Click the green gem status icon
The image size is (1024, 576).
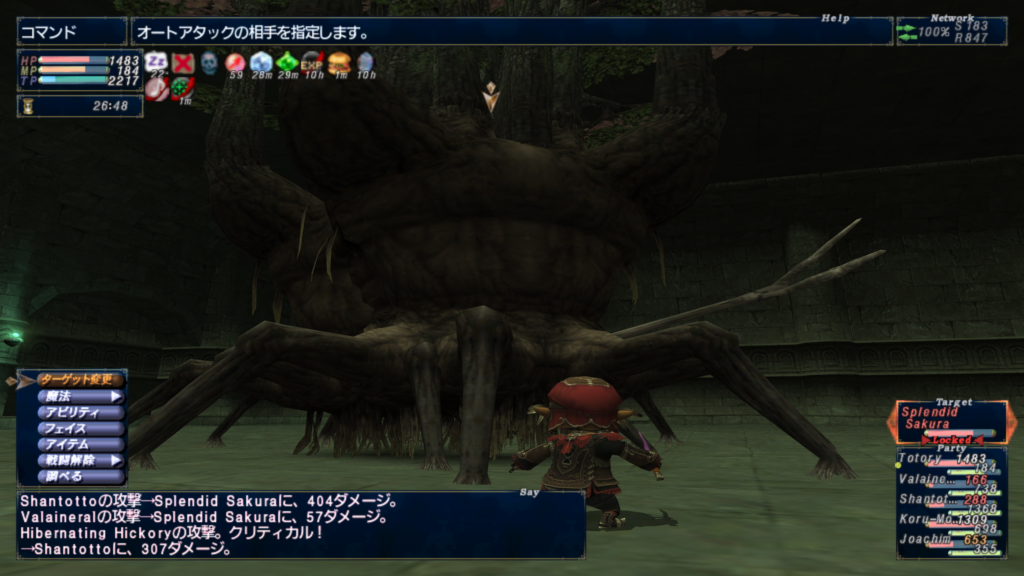[287, 62]
